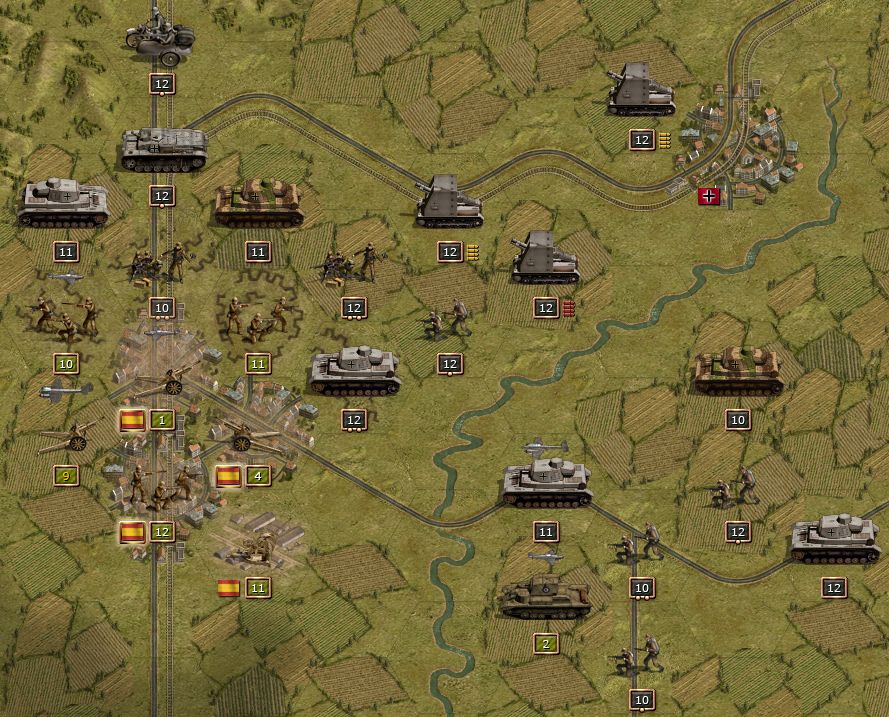Select the damaged tank with strength 2
The width and height of the screenshot is (889, 717).
[x=545, y=596]
